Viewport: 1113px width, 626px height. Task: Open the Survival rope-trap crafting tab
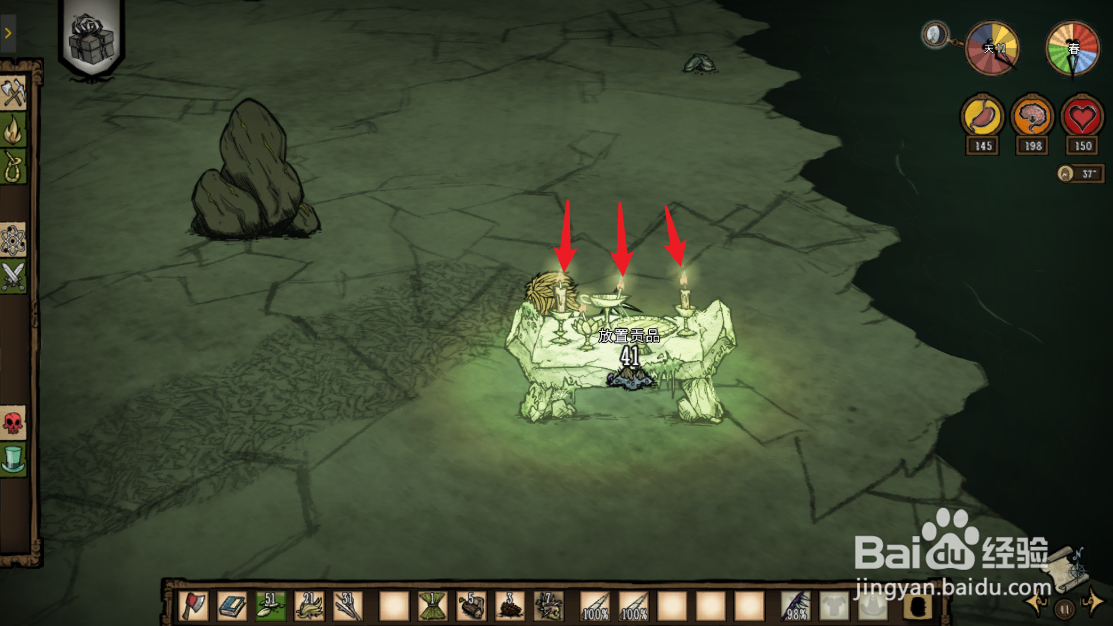(14, 163)
